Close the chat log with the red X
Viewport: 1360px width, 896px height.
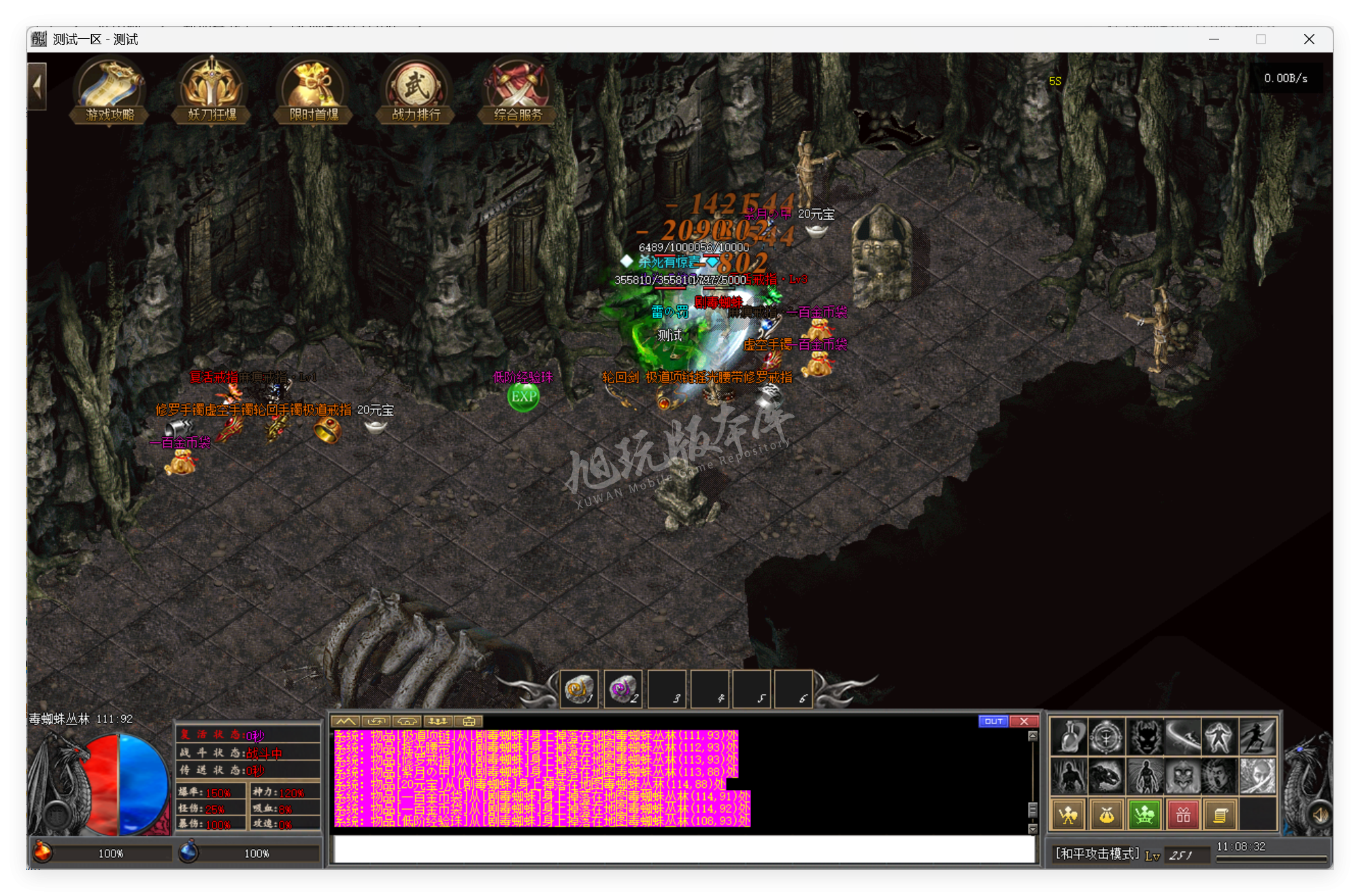click(x=1024, y=721)
